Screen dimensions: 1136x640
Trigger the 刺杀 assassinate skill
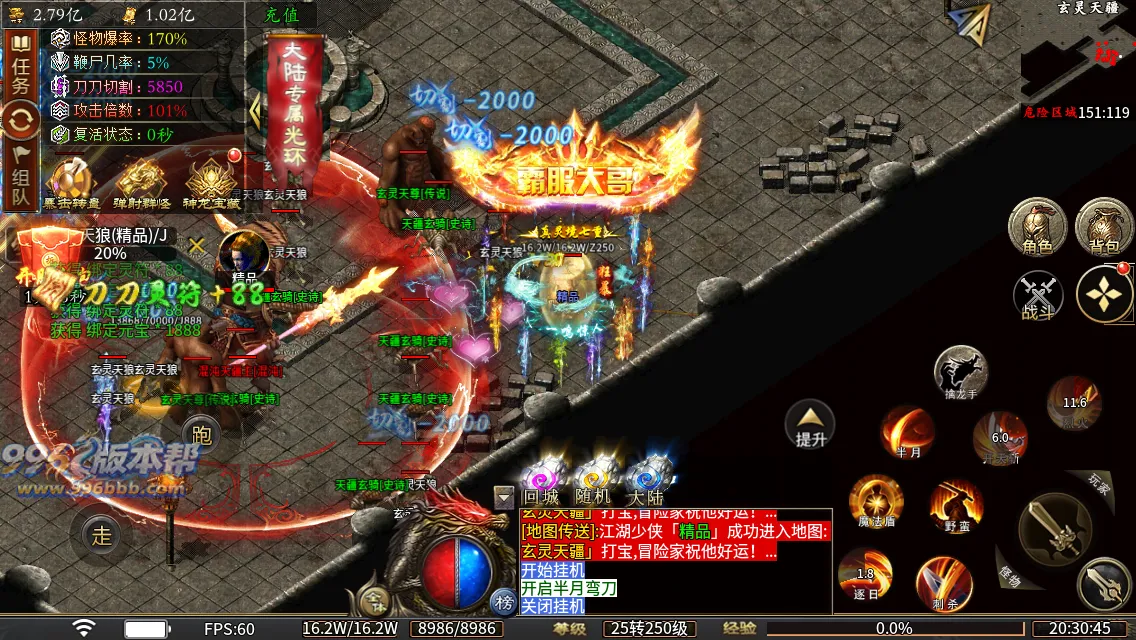click(944, 583)
